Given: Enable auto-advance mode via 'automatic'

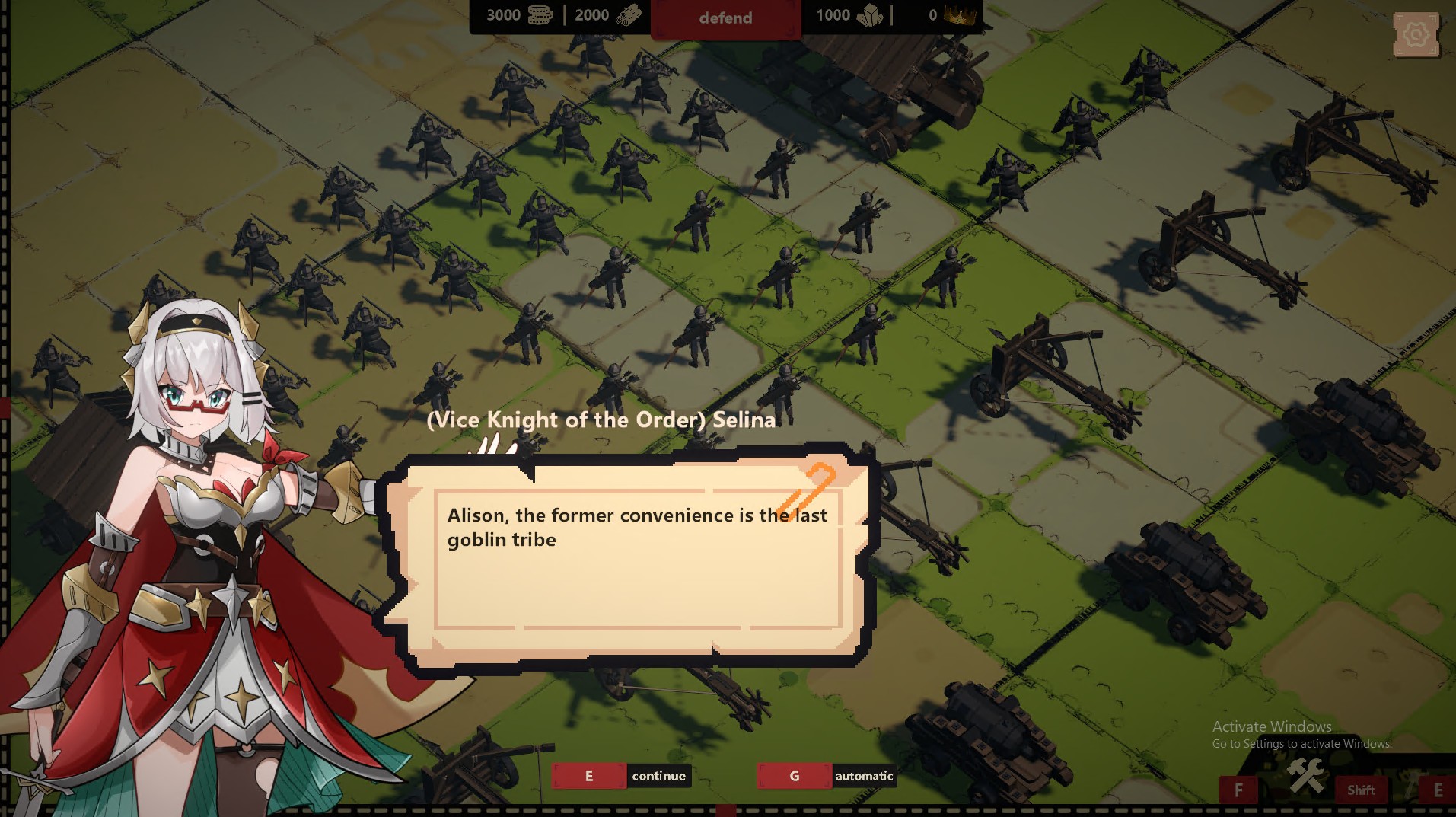Looking at the screenshot, I should pos(864,777).
